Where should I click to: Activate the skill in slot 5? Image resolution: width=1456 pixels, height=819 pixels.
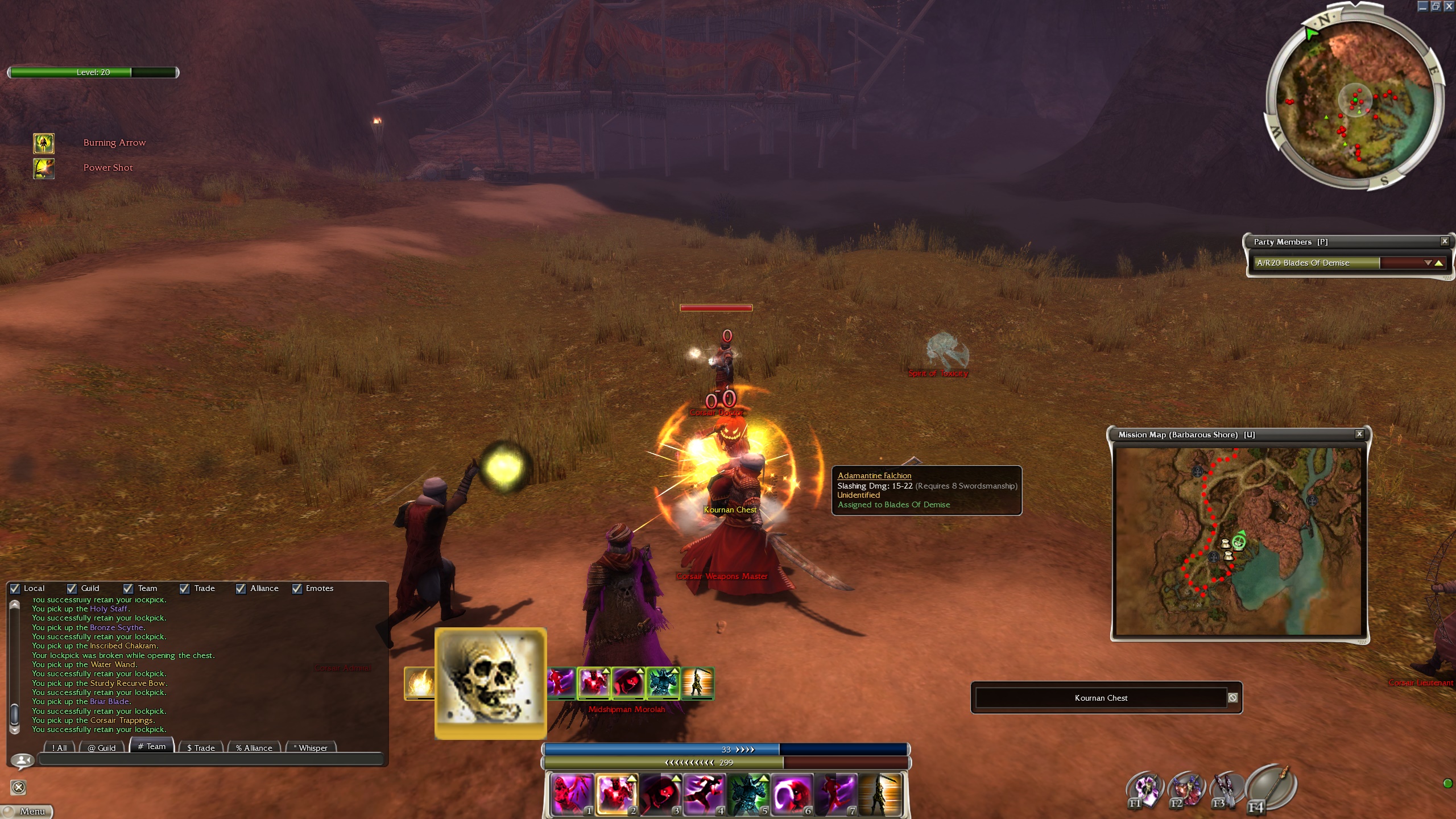pyautogui.click(x=748, y=793)
